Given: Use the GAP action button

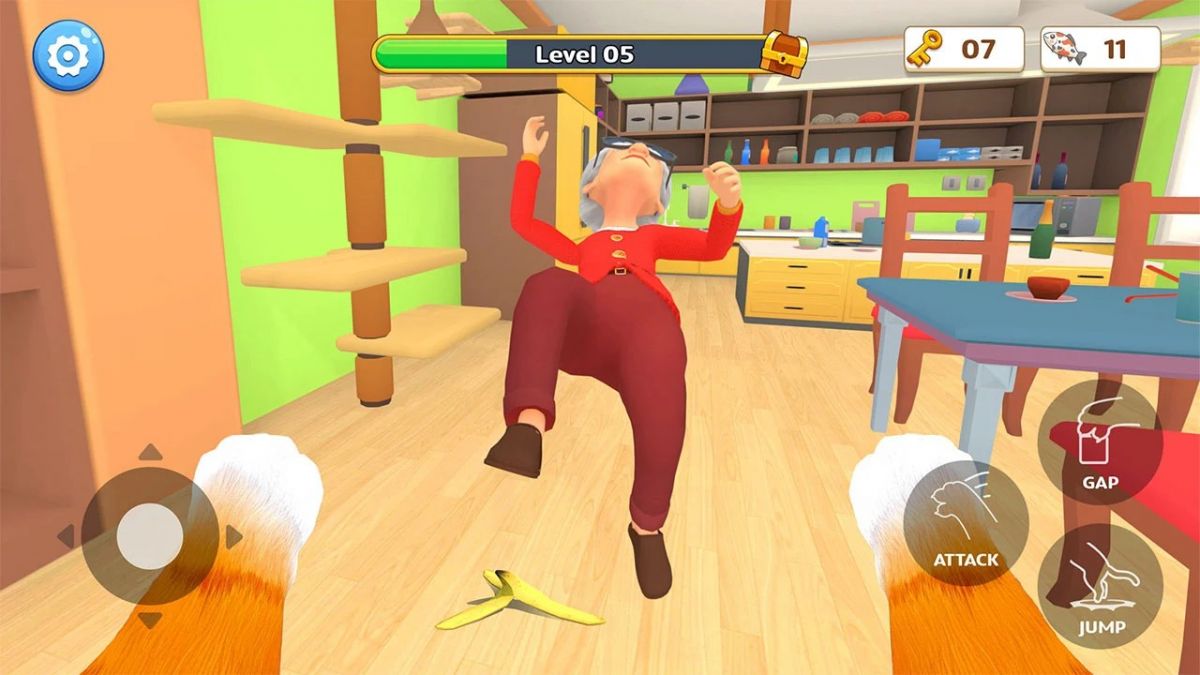Looking at the screenshot, I should pyautogui.click(x=1100, y=443).
